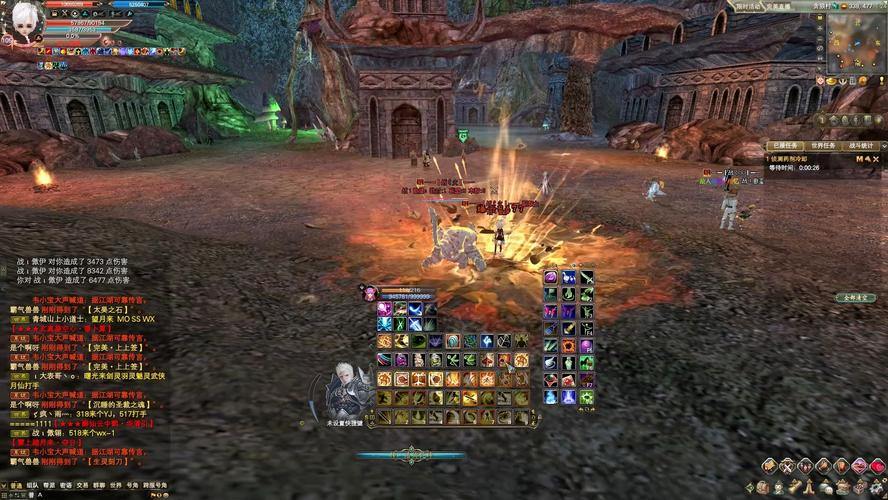Open the backpack inventory icon
Viewport: 888px width, 500px height.
point(762,487)
